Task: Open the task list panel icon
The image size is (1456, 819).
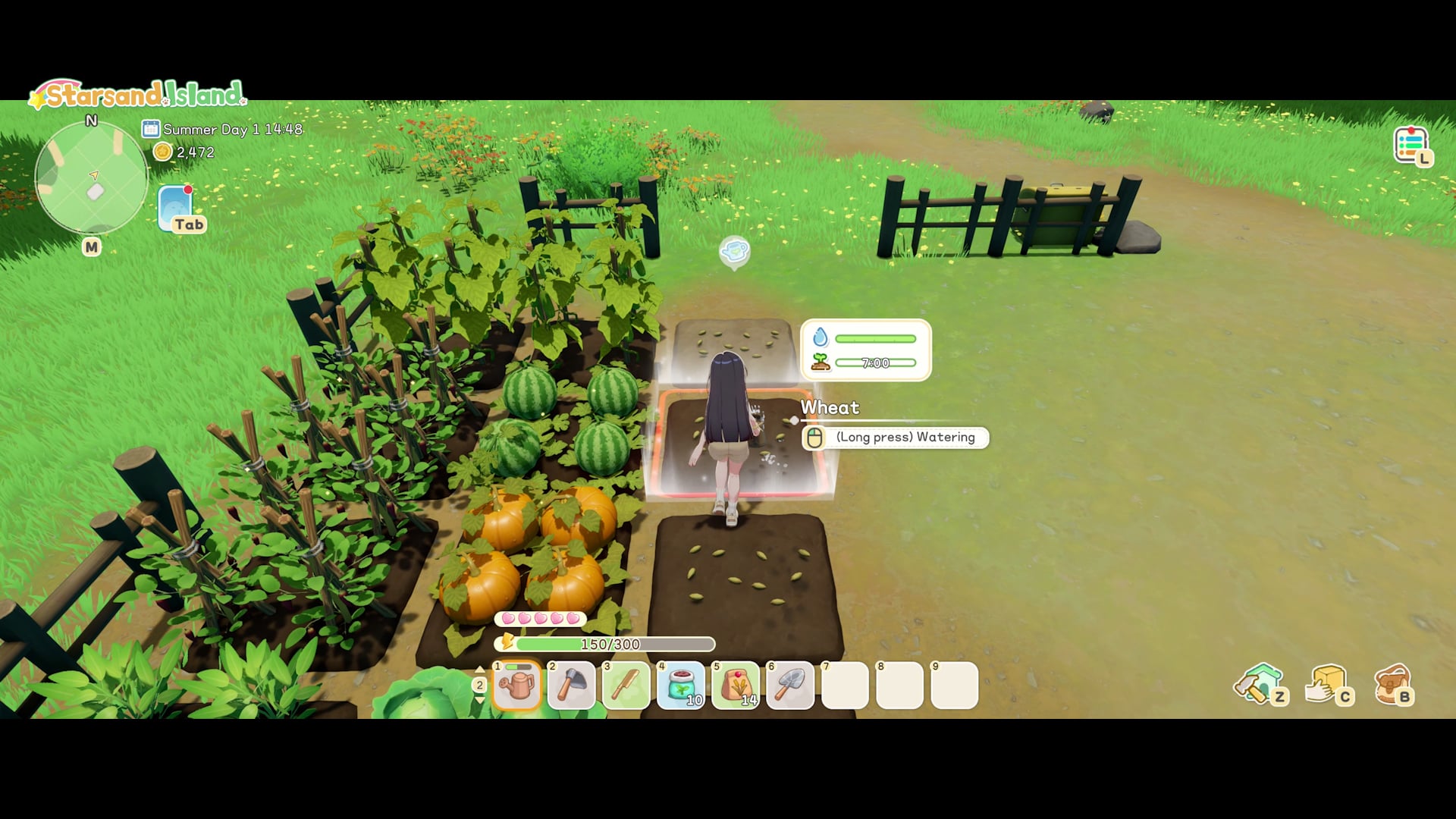Action: [1412, 143]
